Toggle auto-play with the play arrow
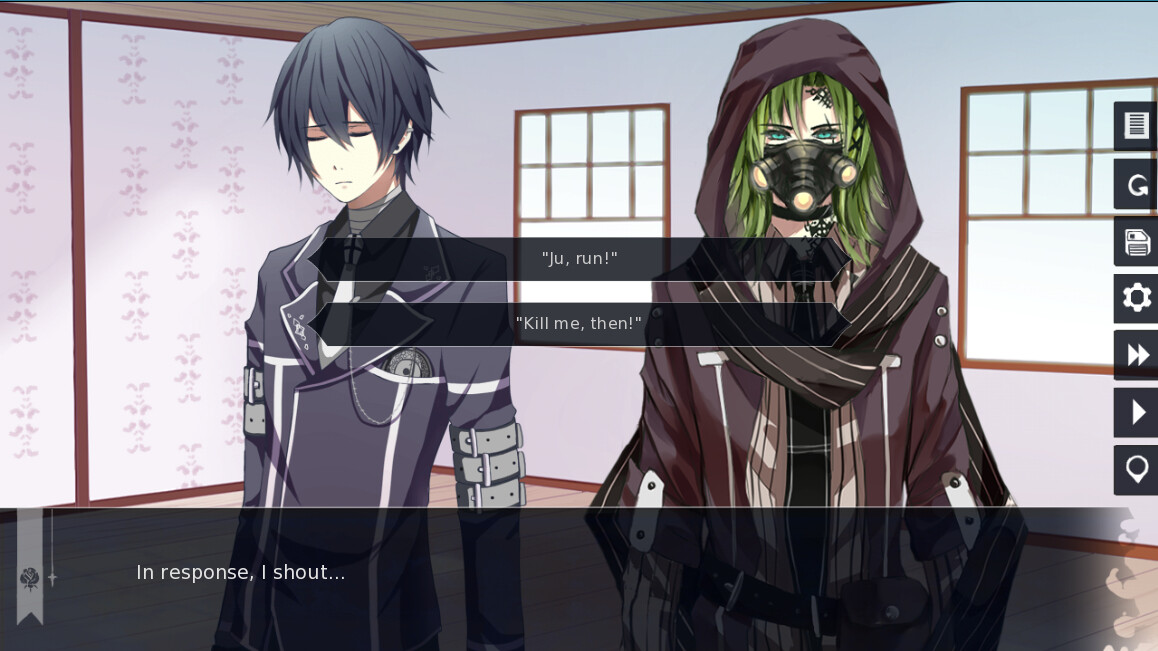Screen dimensions: 1158x651 (x=1136, y=412)
